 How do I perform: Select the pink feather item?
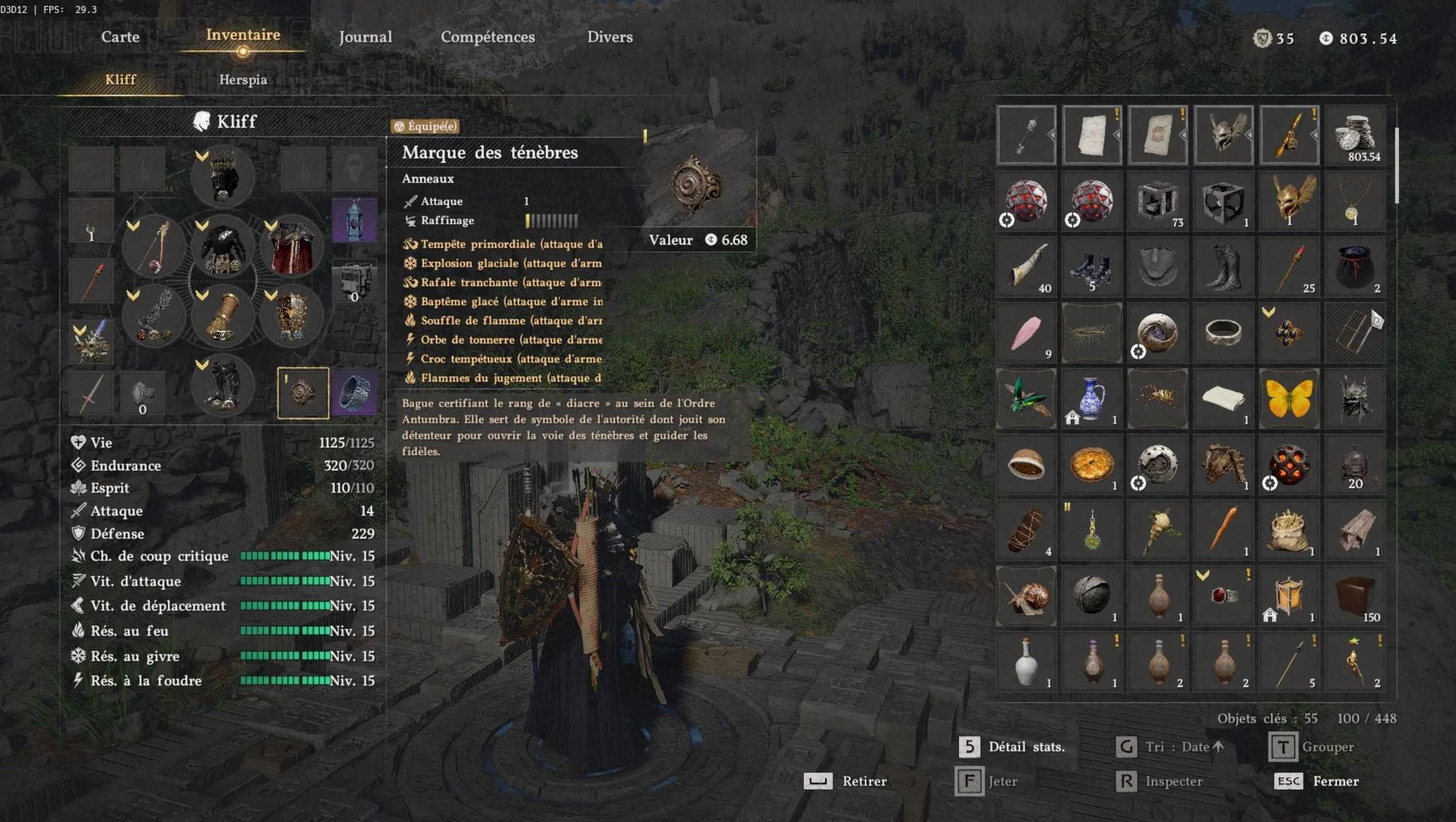coord(1026,333)
